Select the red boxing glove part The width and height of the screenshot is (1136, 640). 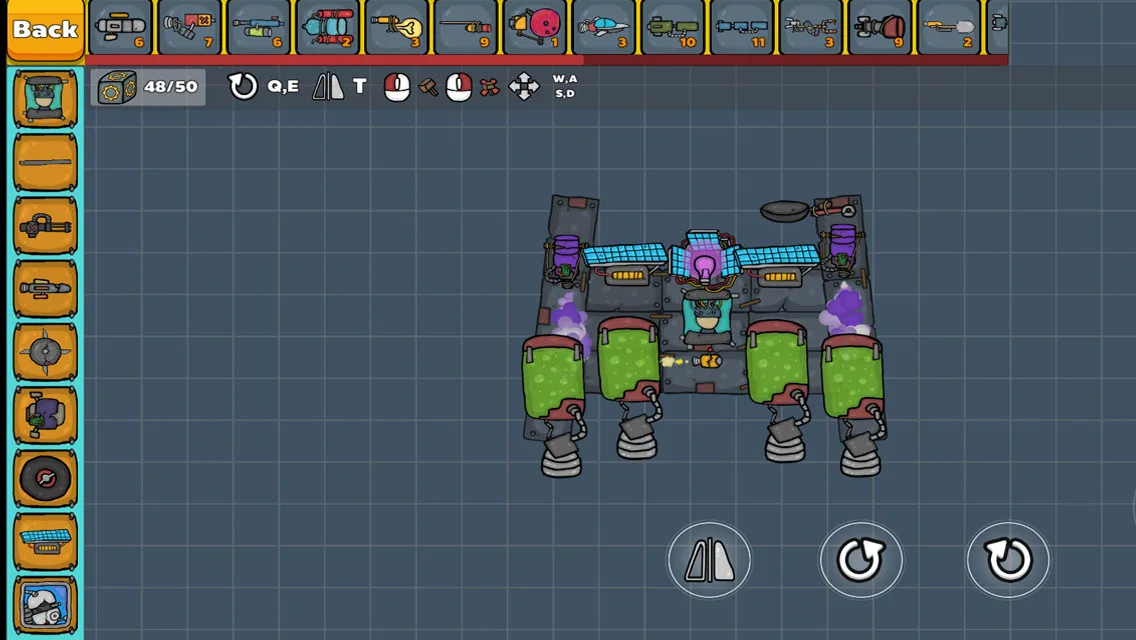[880, 28]
